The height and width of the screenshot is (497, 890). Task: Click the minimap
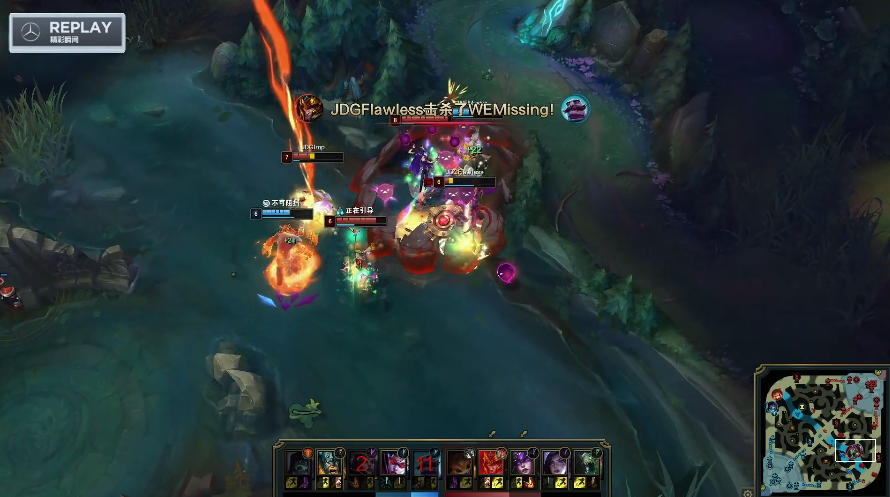(823, 431)
